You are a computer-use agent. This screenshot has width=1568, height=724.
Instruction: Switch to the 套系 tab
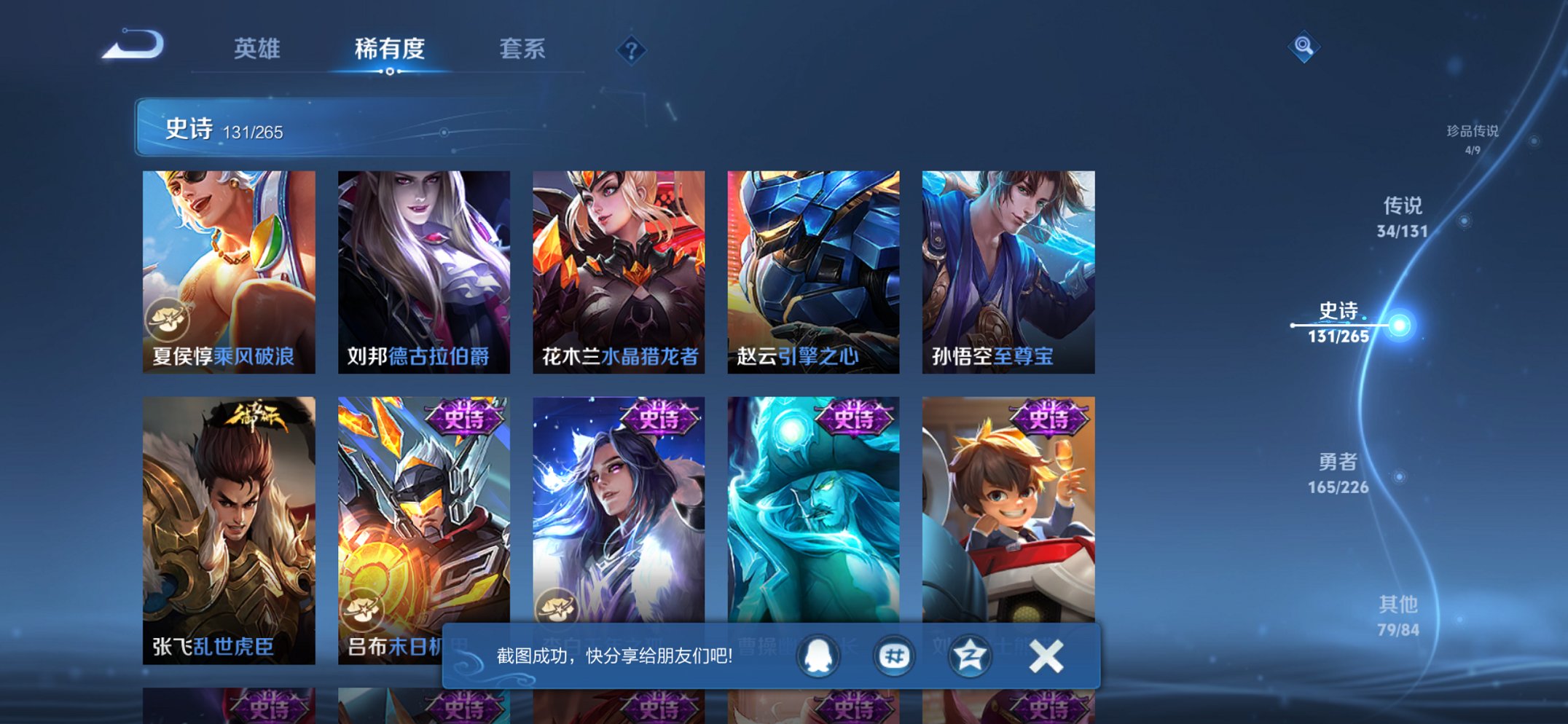523,48
